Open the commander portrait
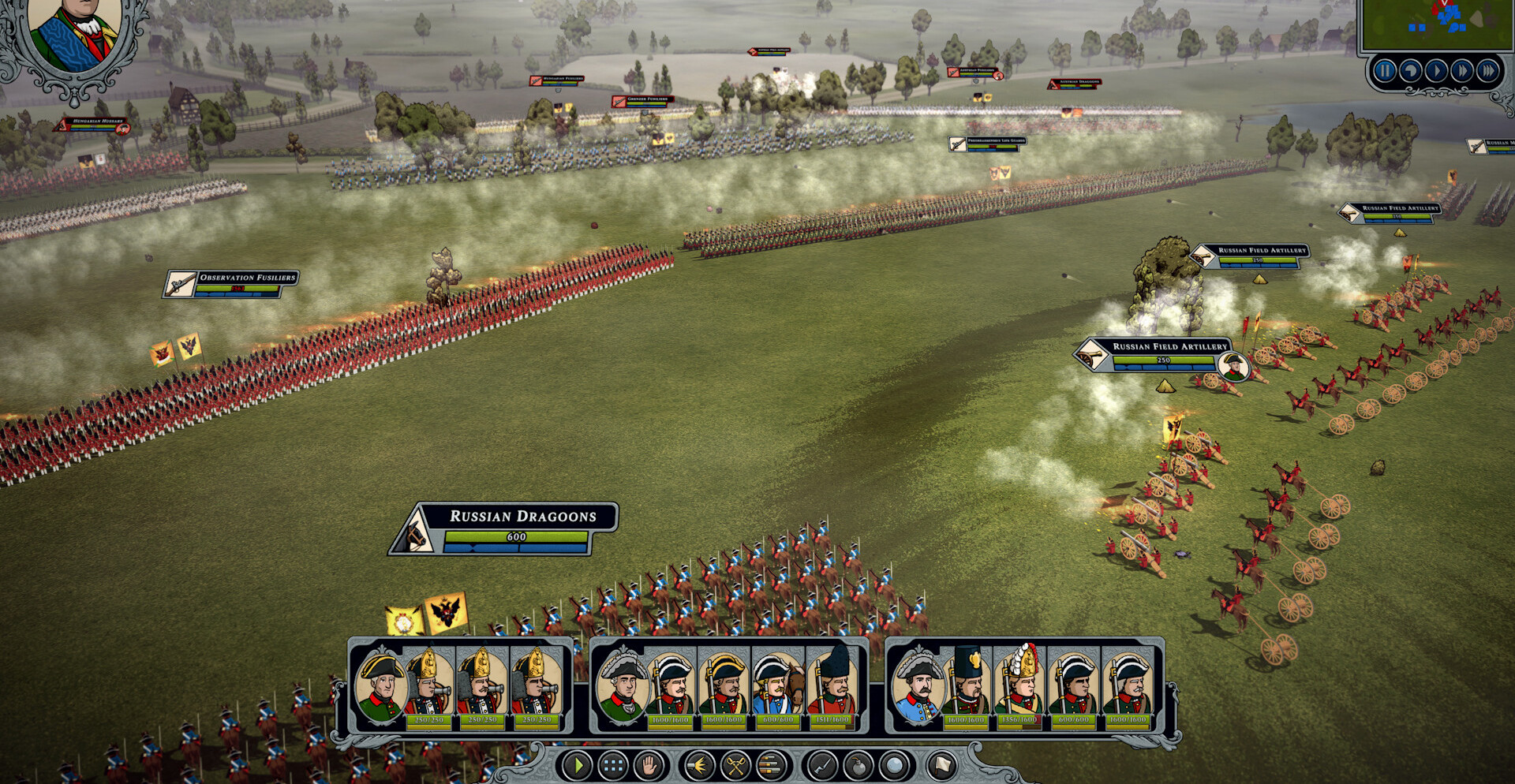Image resolution: width=1515 pixels, height=784 pixels. tap(73, 35)
